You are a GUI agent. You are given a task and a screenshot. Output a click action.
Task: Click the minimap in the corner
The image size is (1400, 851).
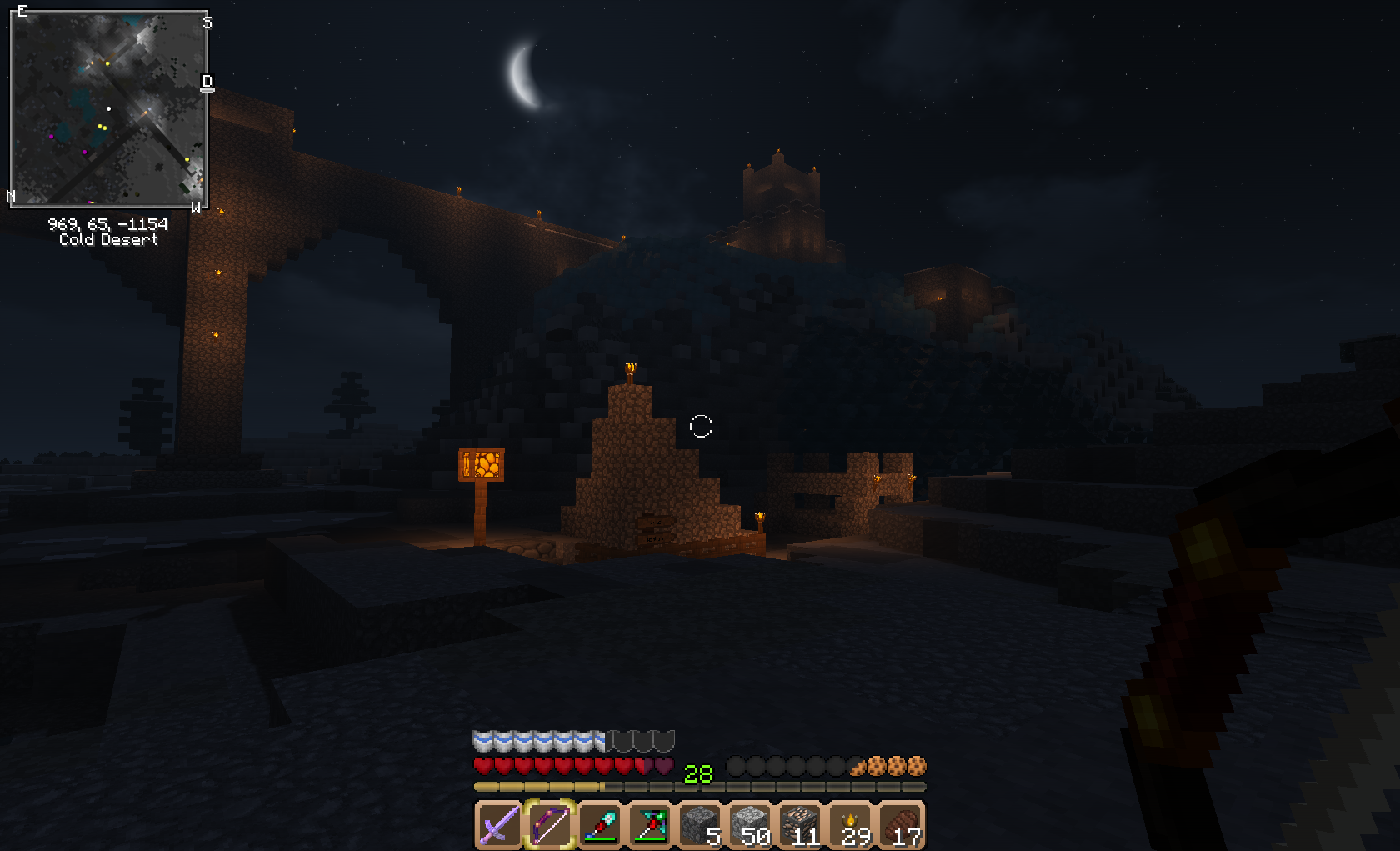[x=108, y=108]
